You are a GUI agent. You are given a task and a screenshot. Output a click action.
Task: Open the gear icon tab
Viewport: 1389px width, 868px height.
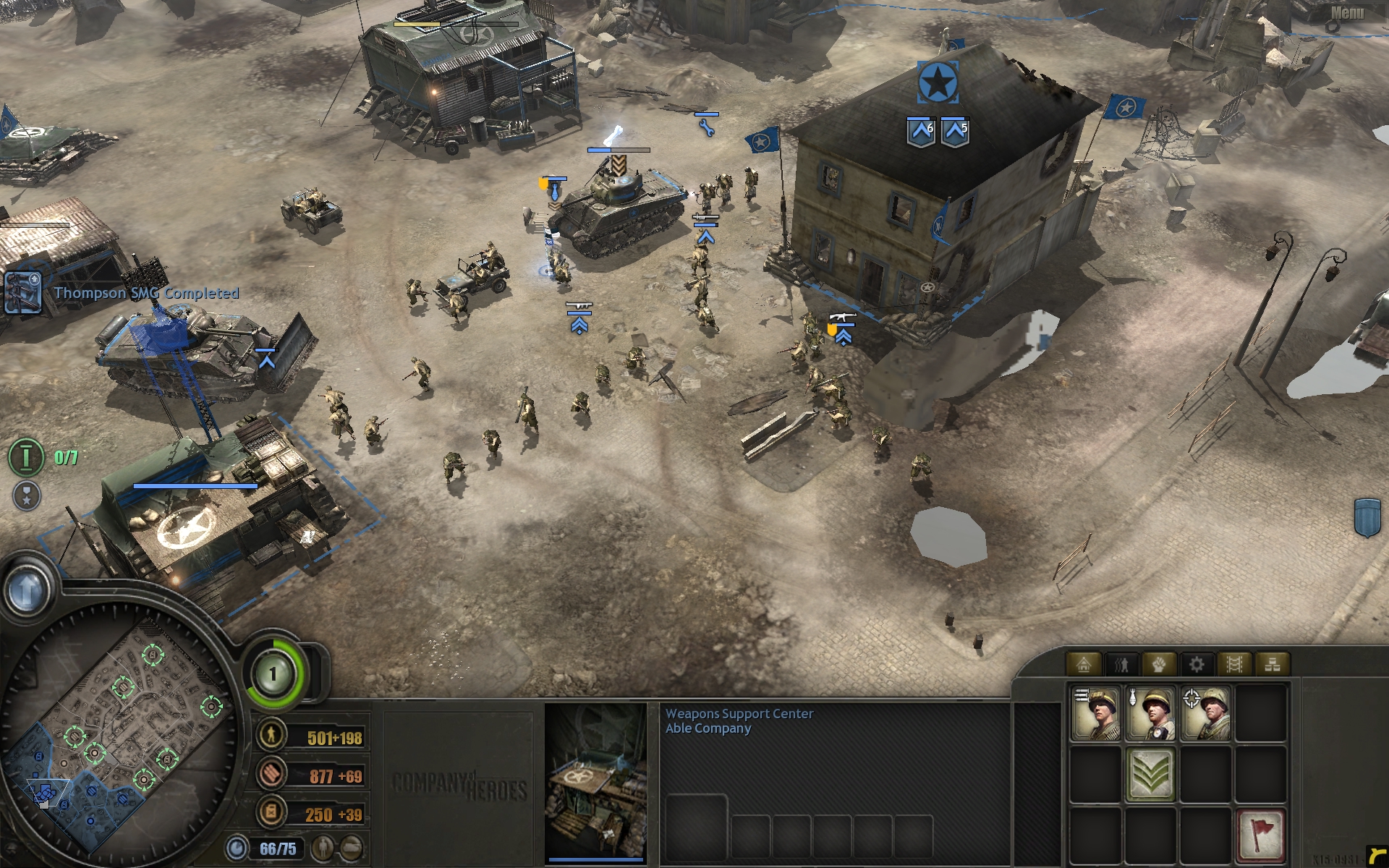point(1197,664)
